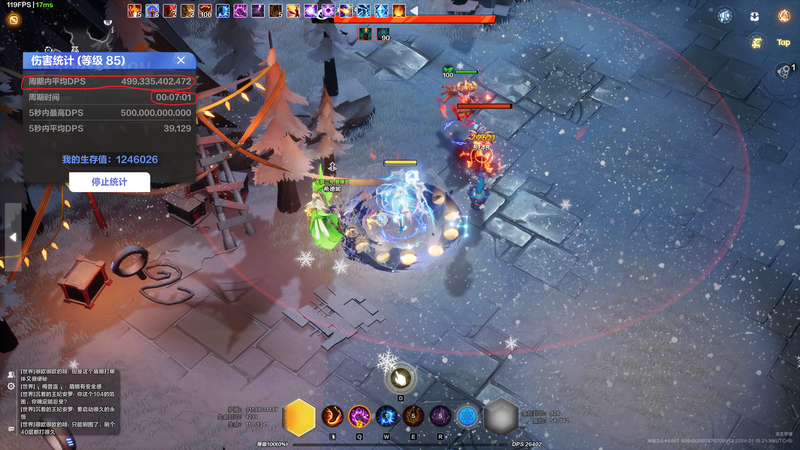The width and height of the screenshot is (800, 450).
Task: Click the 停止统计 button
Action: click(x=109, y=182)
